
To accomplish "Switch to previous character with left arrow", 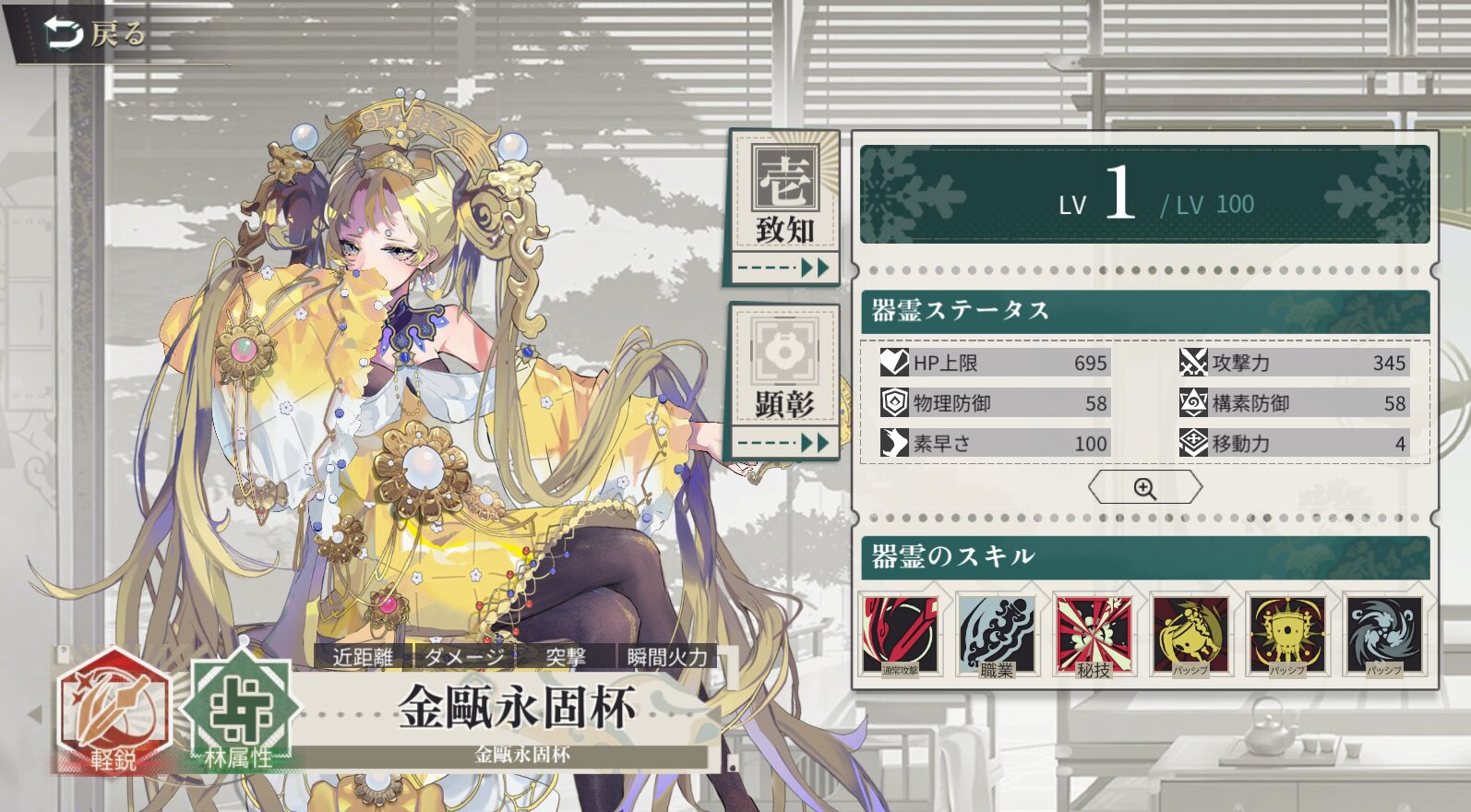I will click(x=35, y=713).
